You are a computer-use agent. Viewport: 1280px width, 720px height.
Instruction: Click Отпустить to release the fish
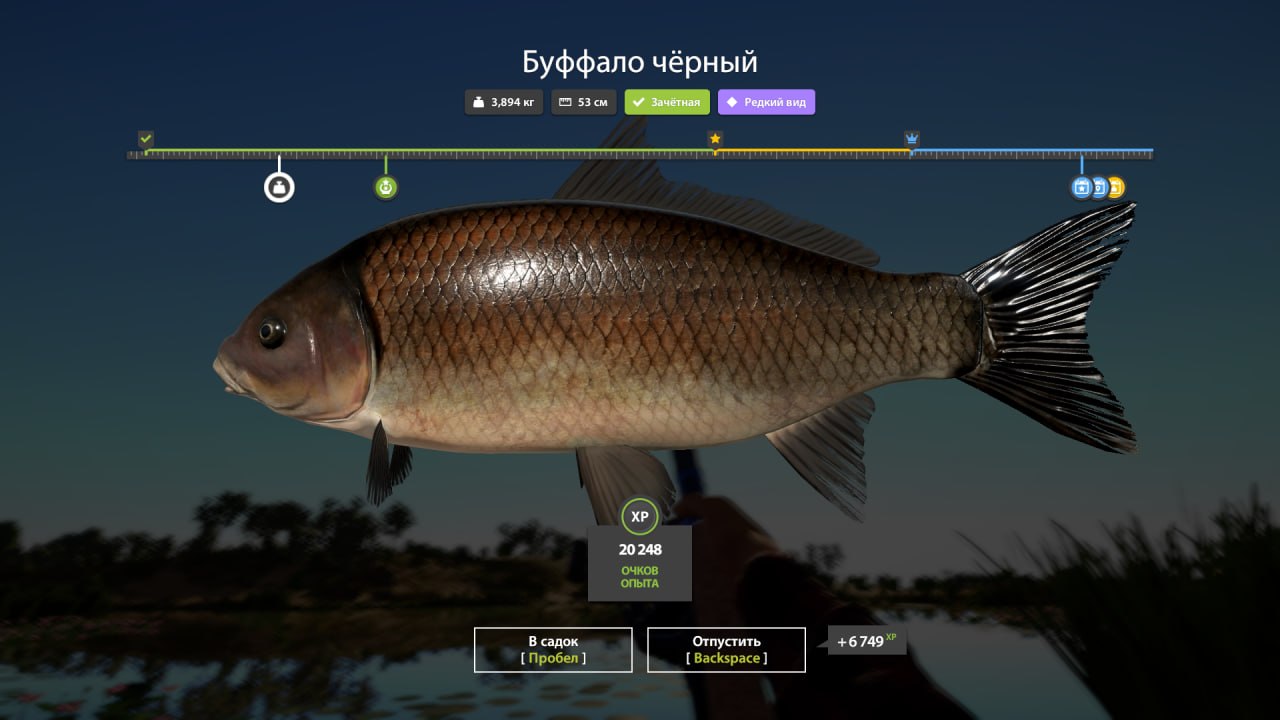tap(727, 649)
